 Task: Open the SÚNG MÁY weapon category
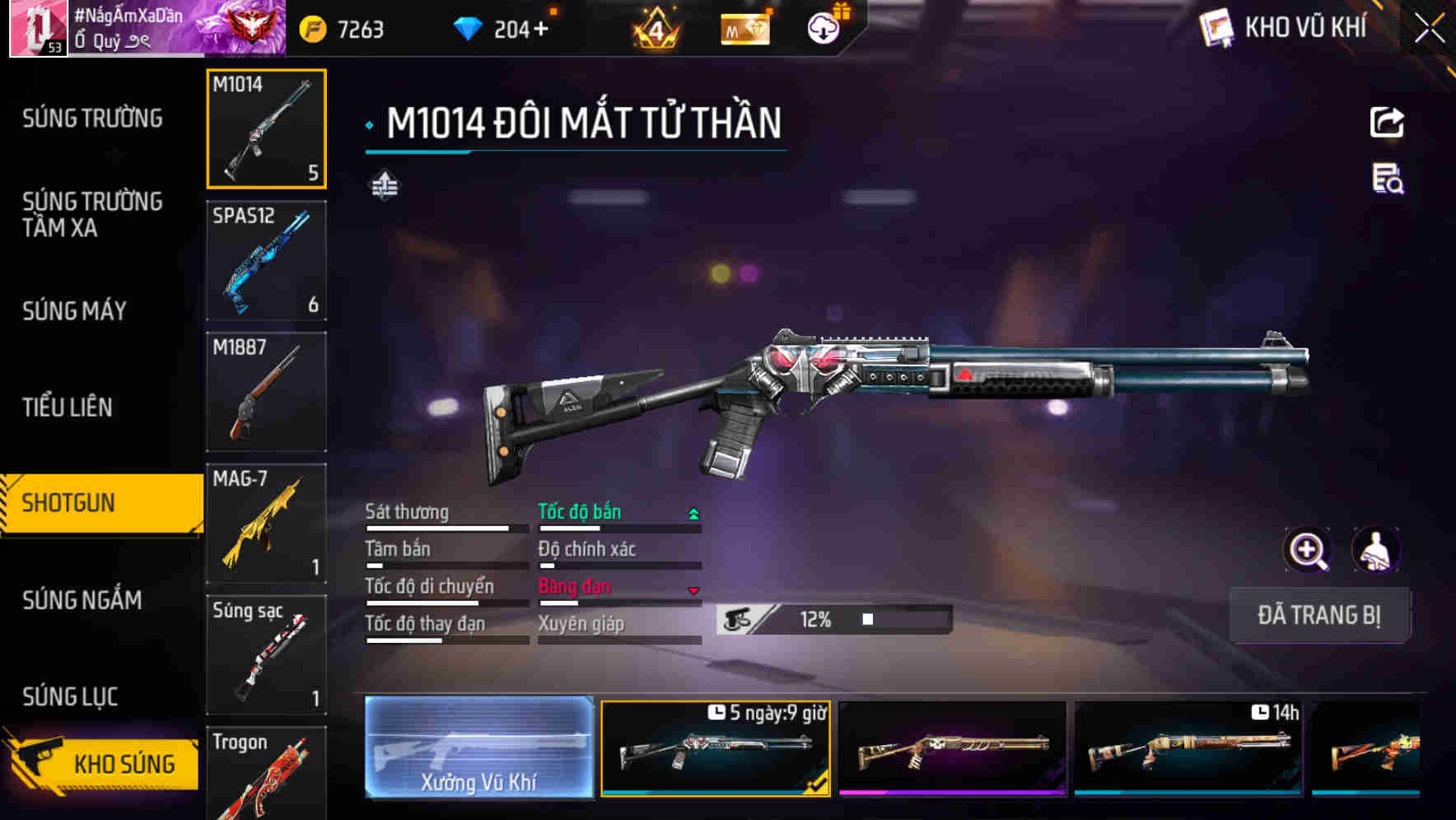coord(74,310)
